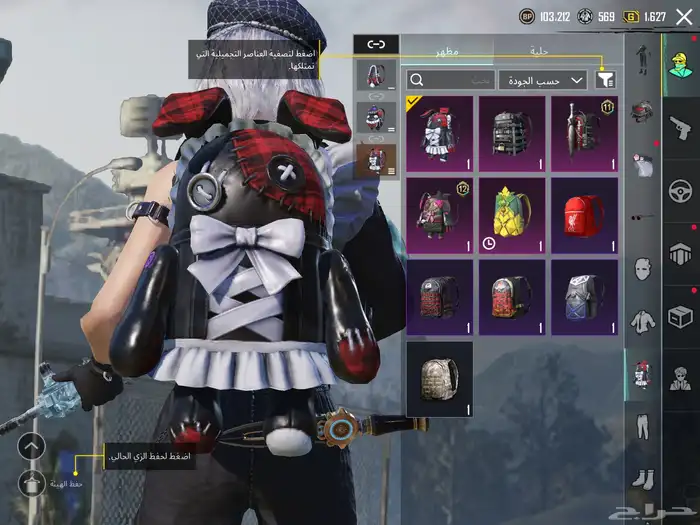Image resolution: width=700 pixels, height=525 pixels.
Task: Open the steering wheel vehicle category
Action: 680,190
